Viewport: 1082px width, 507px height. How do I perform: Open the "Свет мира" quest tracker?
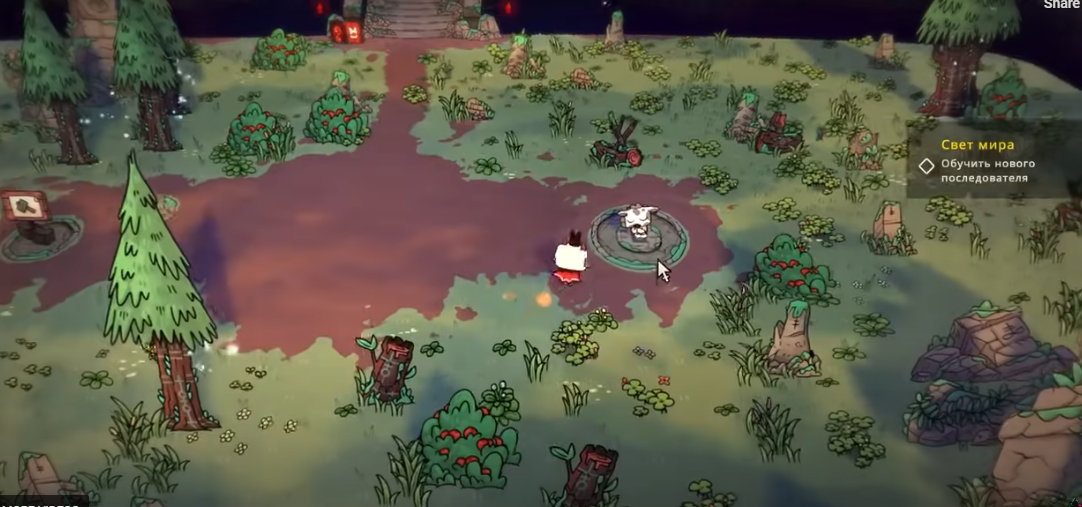[x=977, y=146]
